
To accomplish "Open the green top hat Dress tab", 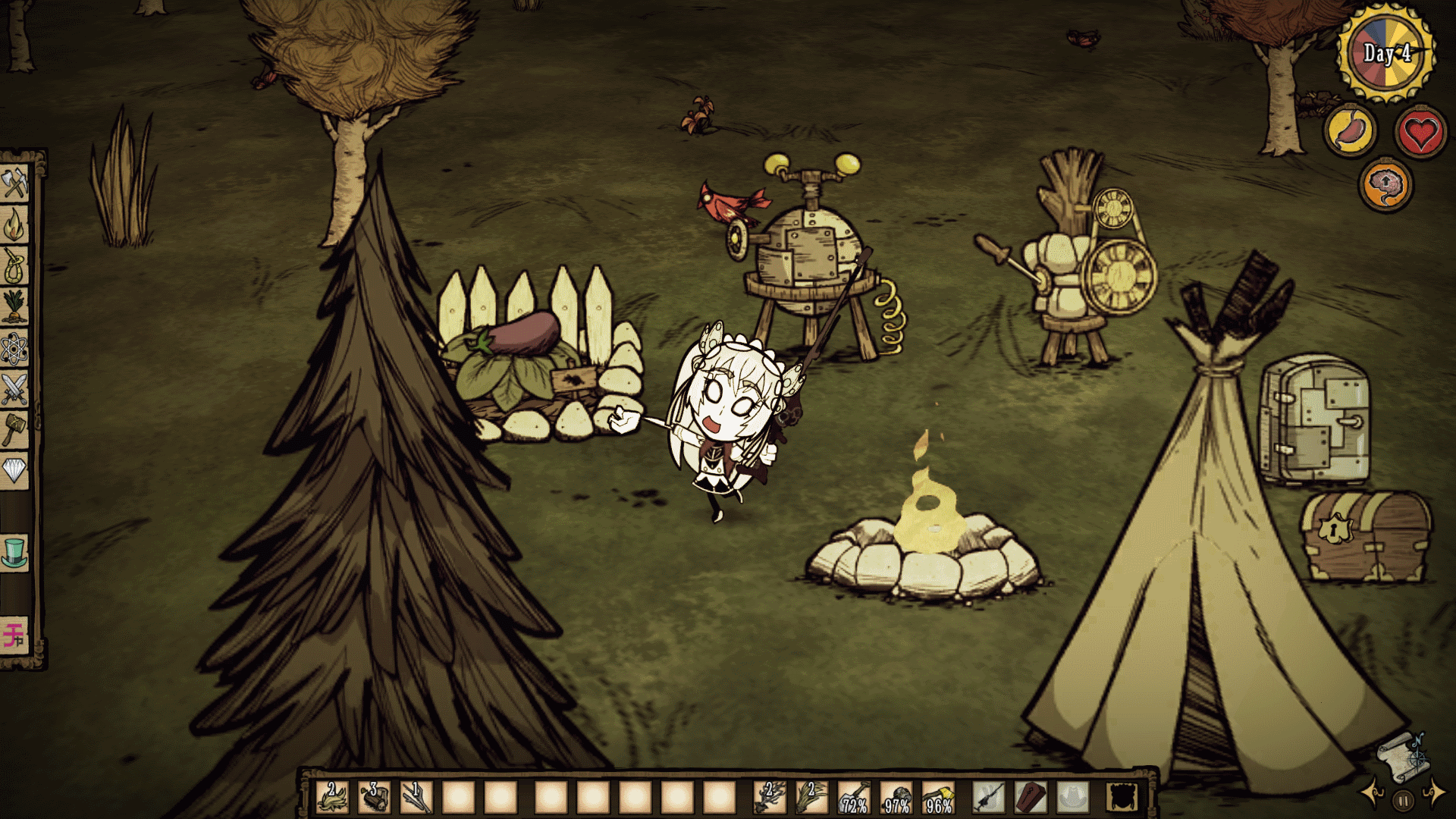I will [x=15, y=553].
